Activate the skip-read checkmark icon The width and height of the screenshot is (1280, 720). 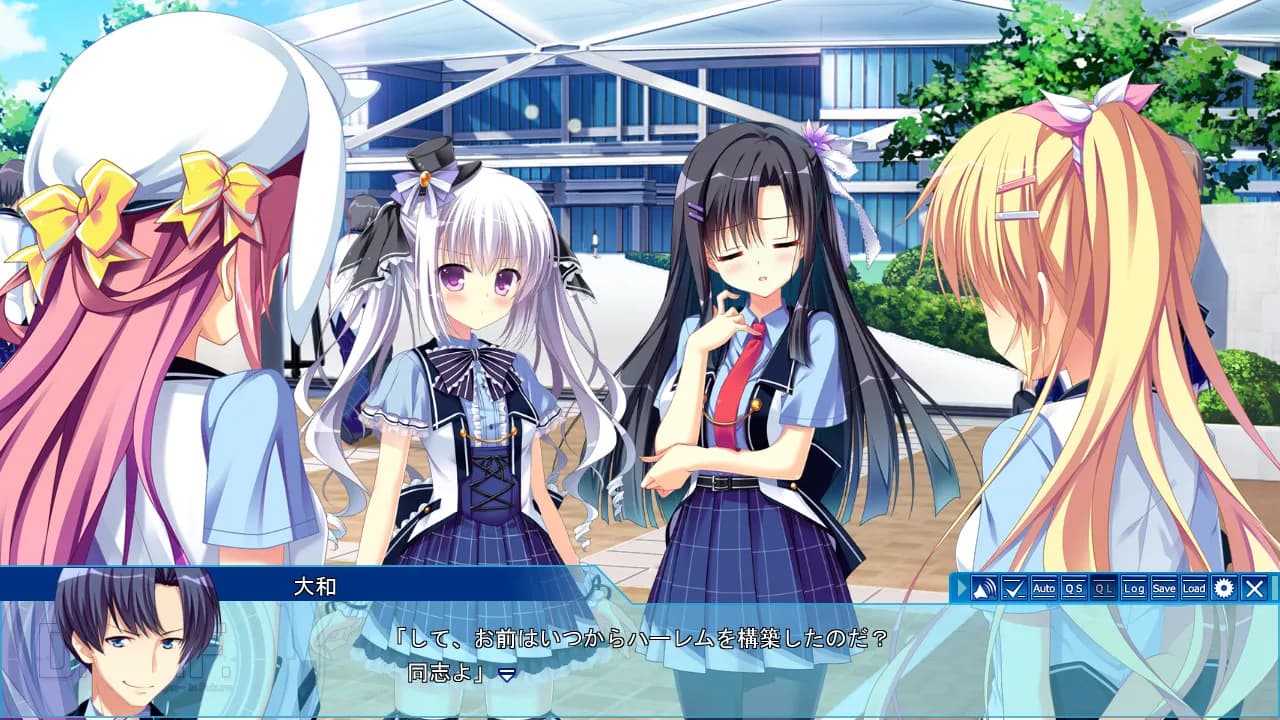pyautogui.click(x=1012, y=589)
